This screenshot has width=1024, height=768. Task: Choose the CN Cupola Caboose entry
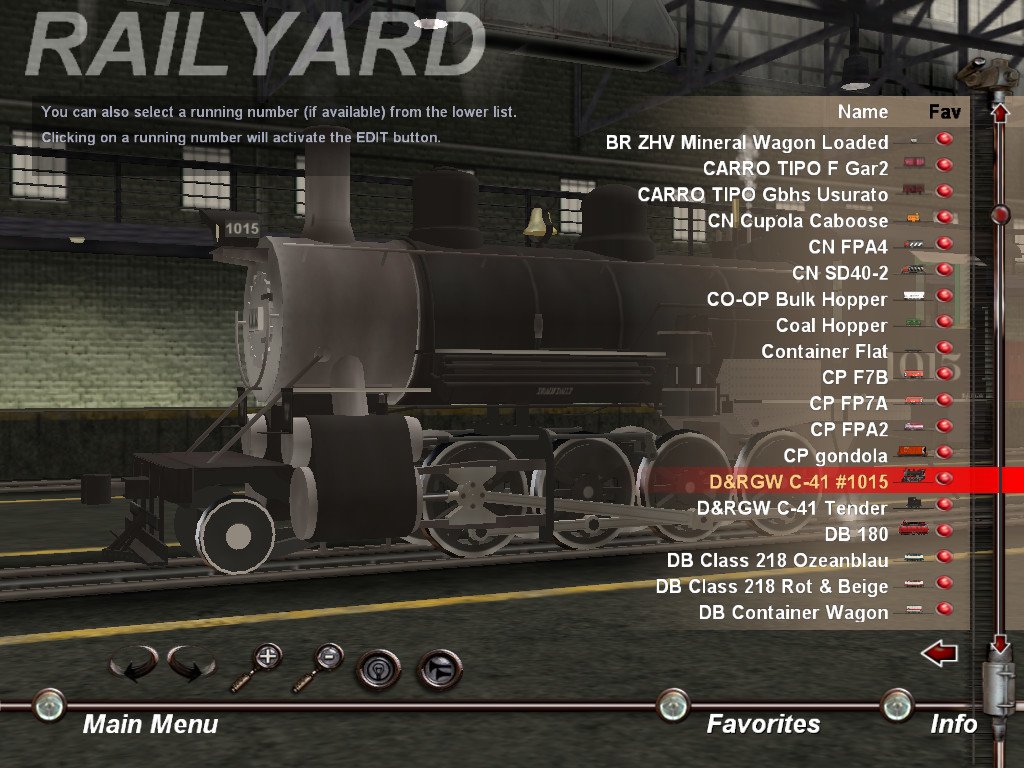797,220
